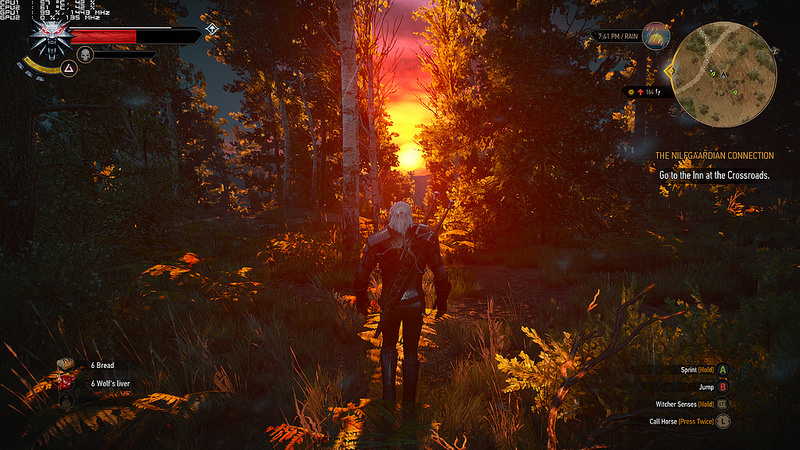
Task: Click the rain weather icon
Action: [658, 37]
